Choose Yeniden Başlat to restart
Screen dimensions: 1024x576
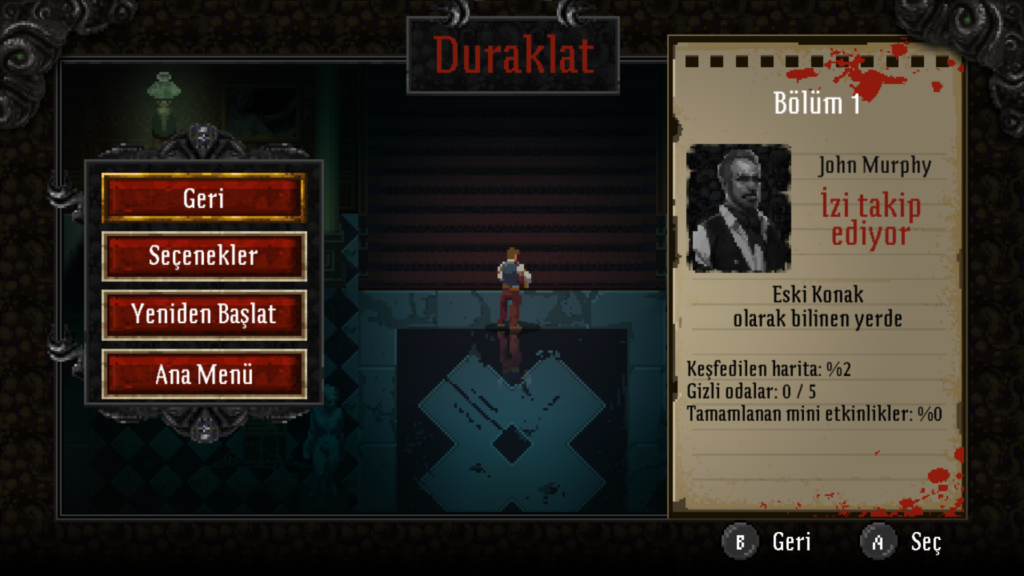203,315
